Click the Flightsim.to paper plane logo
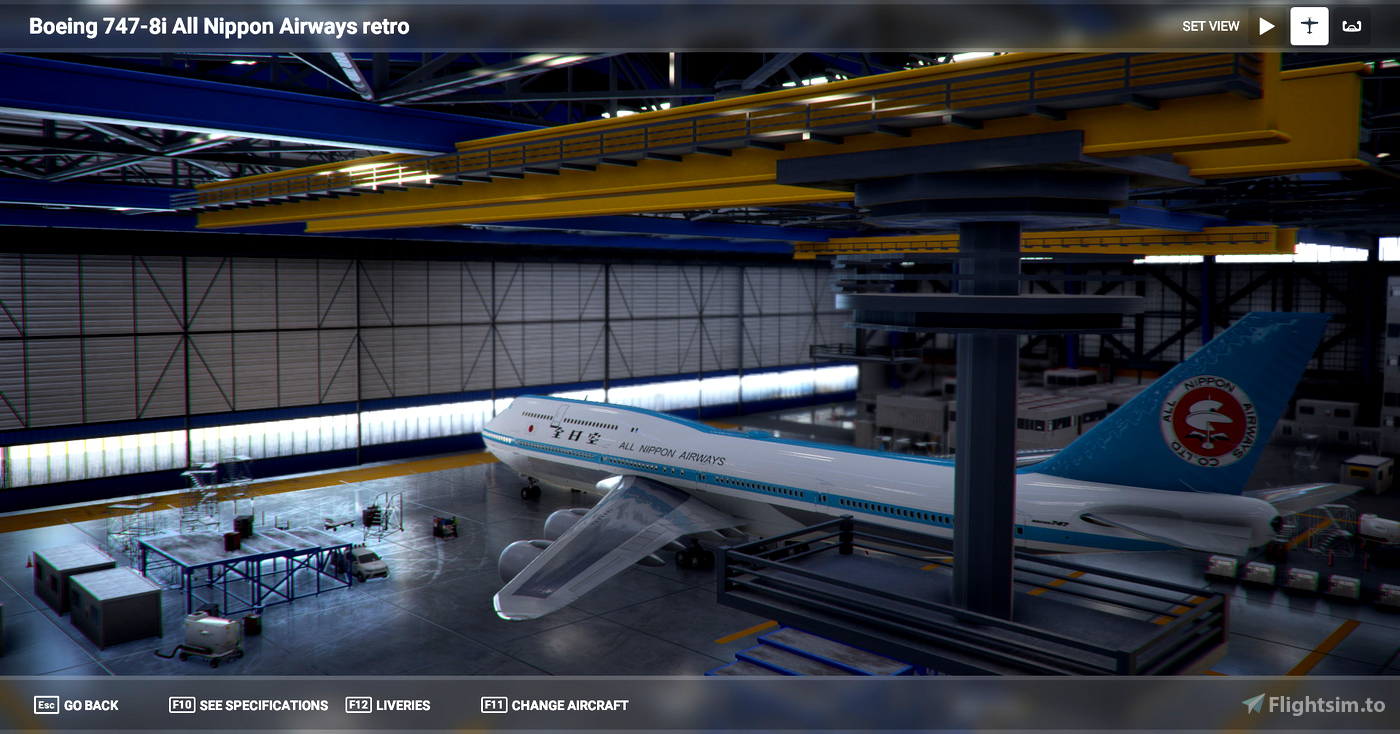 click(1255, 705)
